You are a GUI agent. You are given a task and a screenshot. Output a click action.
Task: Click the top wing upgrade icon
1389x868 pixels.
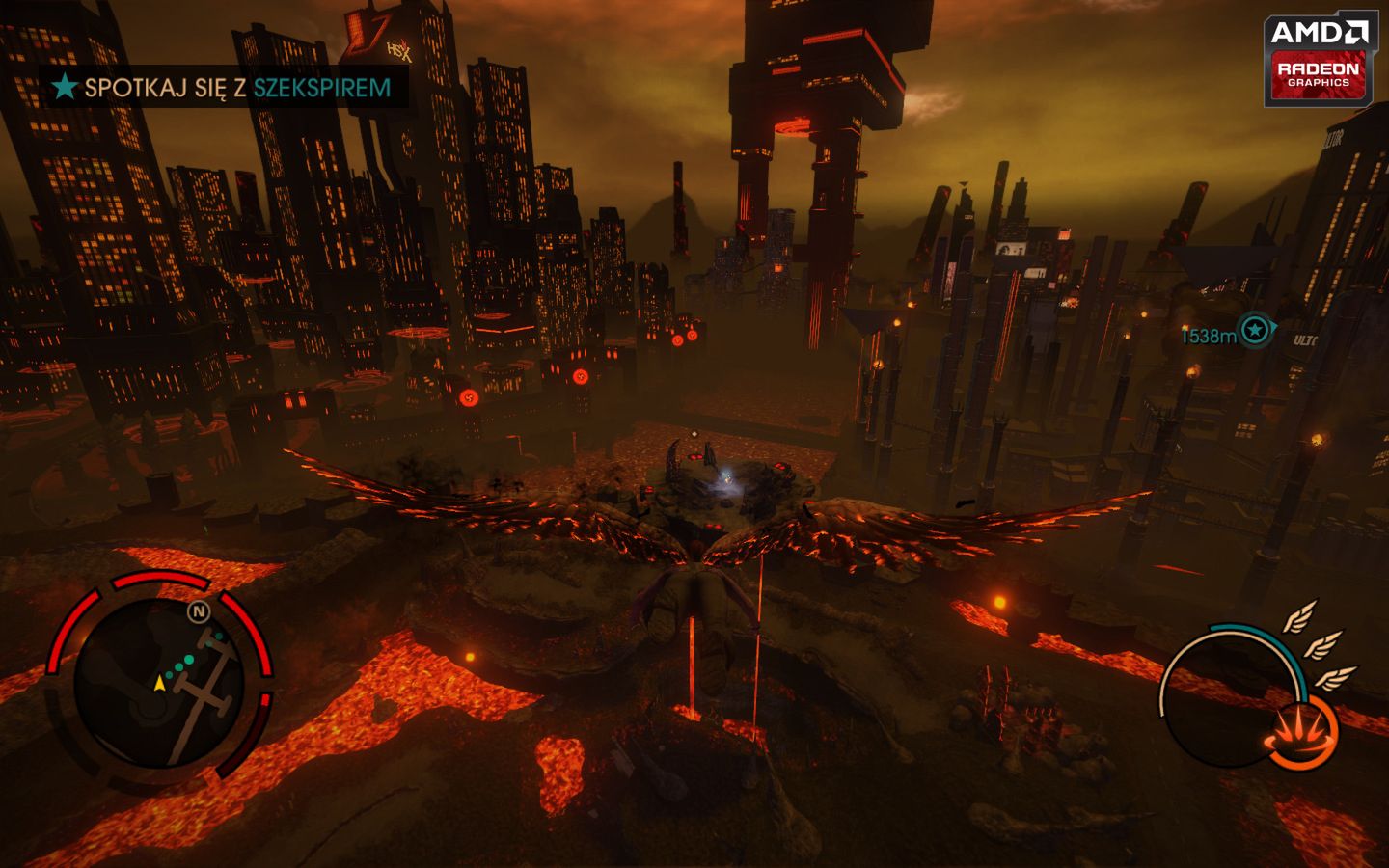click(1301, 616)
